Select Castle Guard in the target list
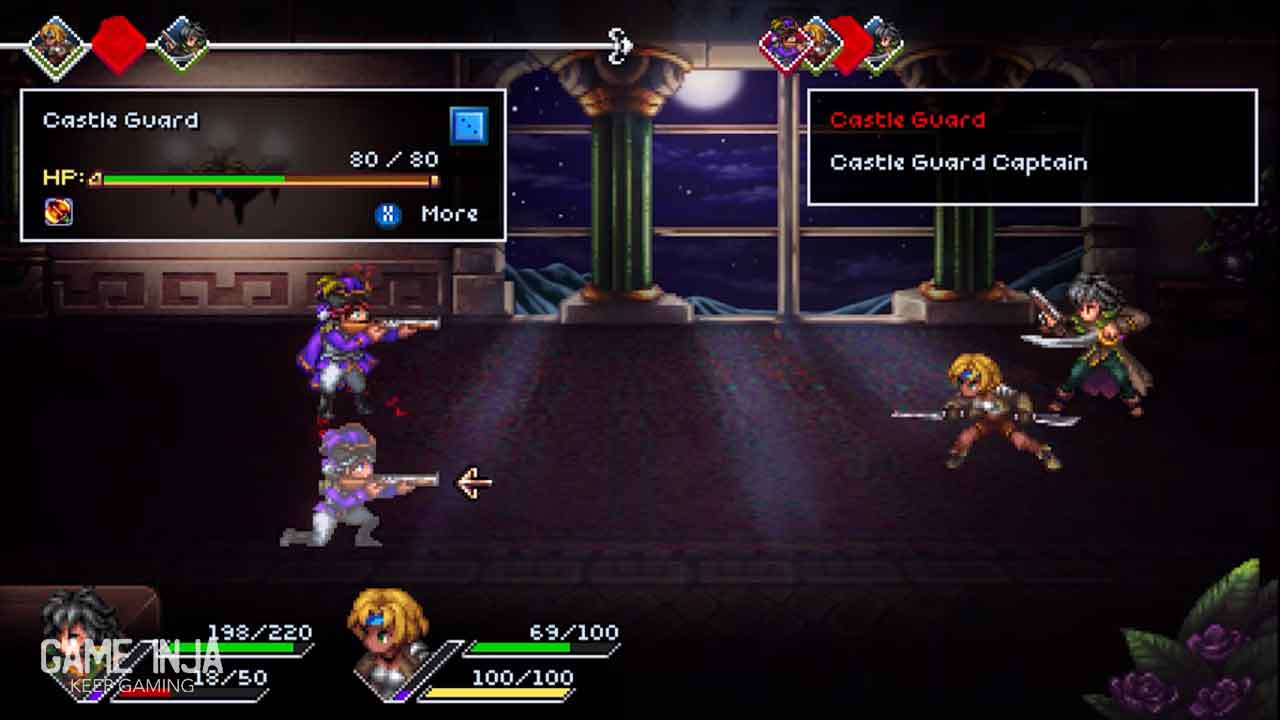Screen dimensions: 1280x720 [x=907, y=121]
